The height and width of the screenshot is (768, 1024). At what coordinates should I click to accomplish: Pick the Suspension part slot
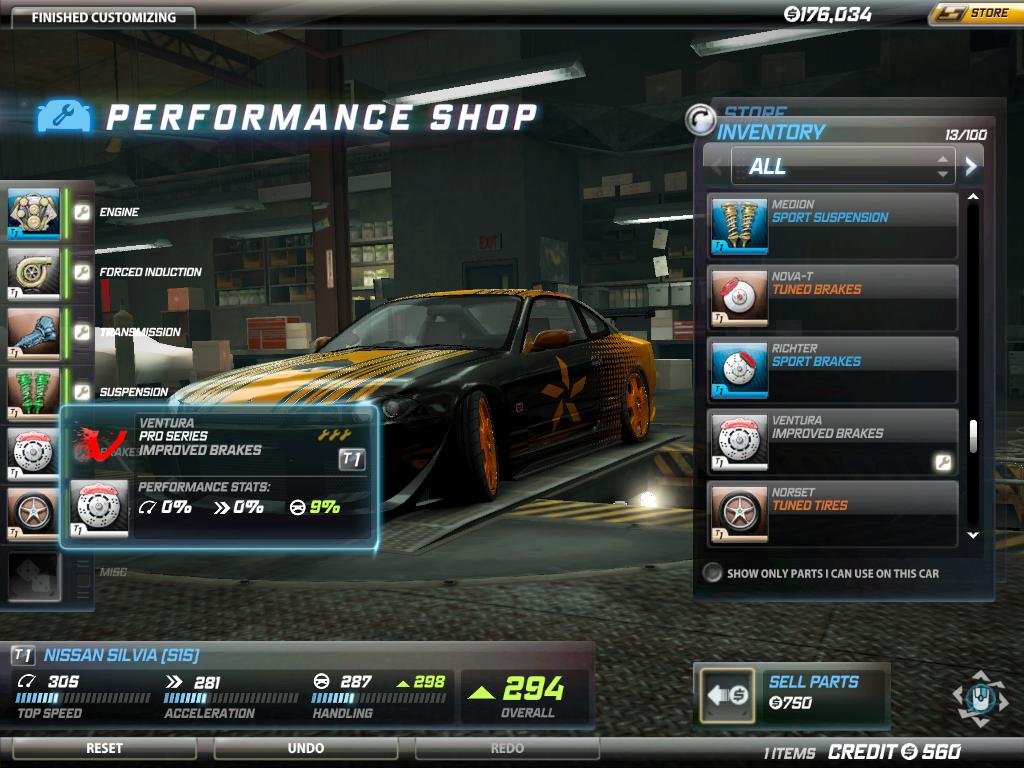click(34, 392)
